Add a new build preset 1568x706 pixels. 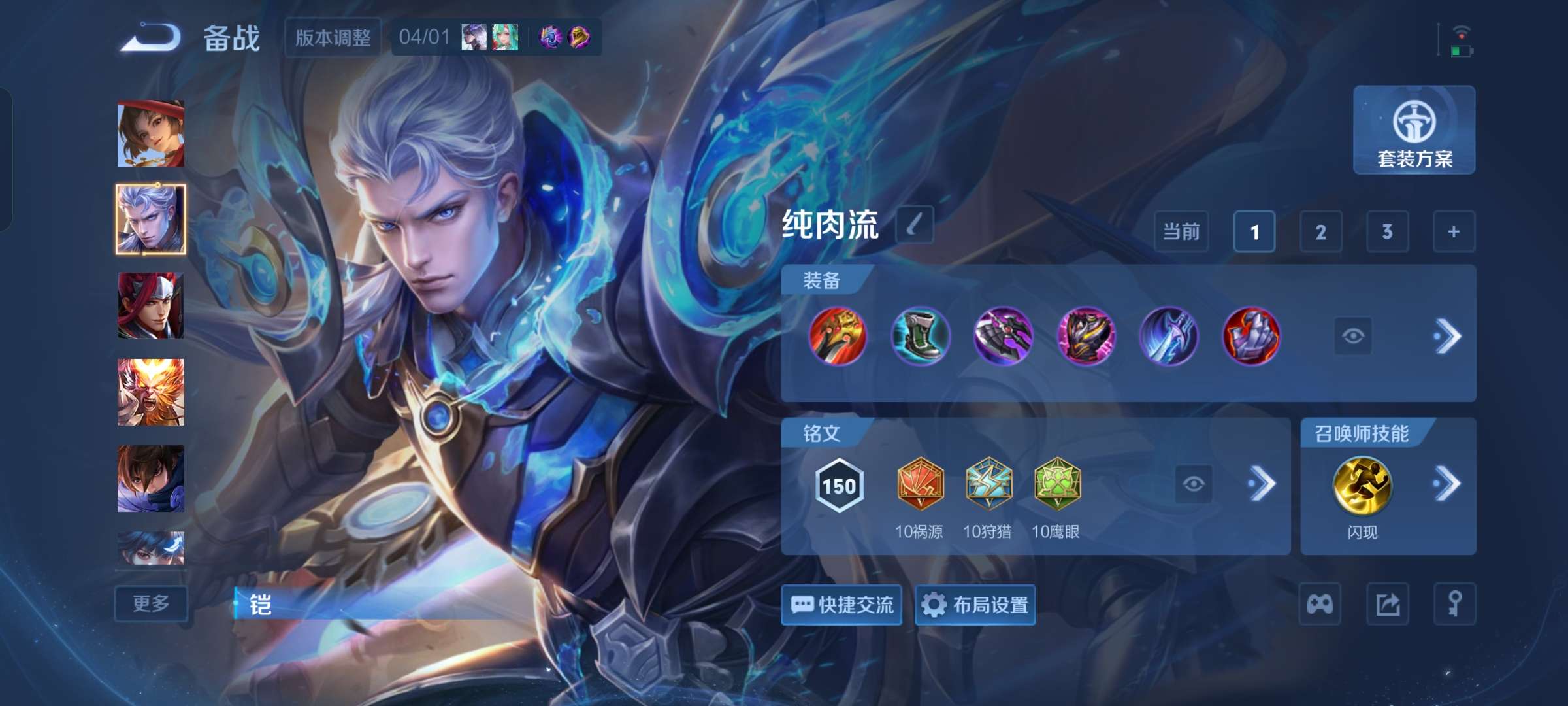(x=1454, y=232)
